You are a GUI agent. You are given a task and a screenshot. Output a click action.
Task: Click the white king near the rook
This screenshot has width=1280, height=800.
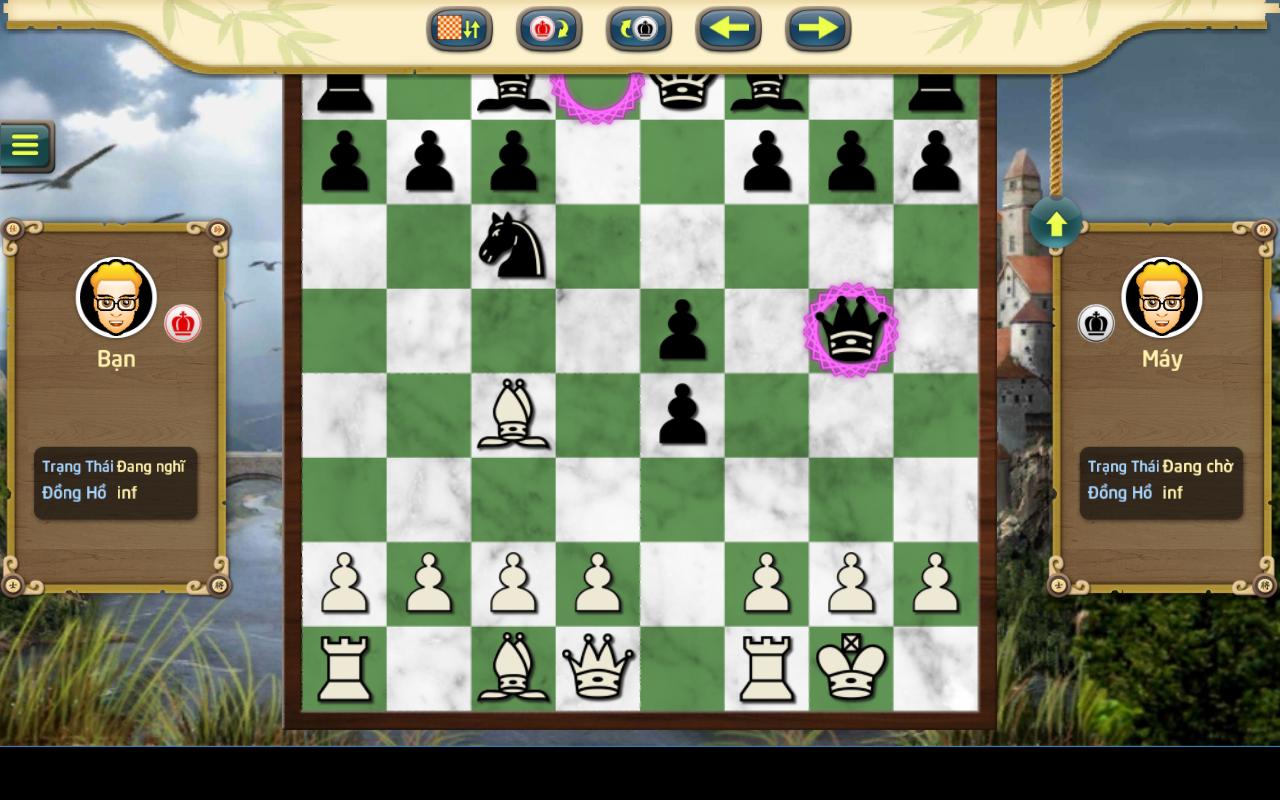(x=851, y=668)
